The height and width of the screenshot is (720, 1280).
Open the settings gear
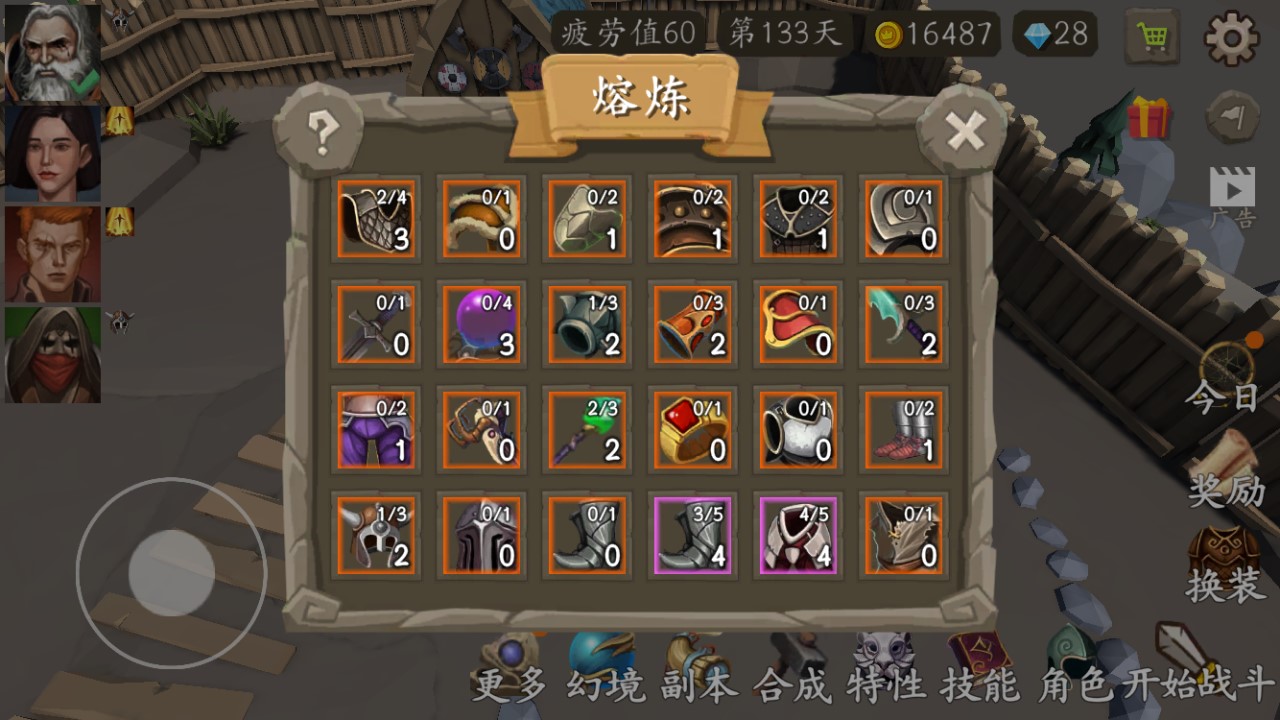(1233, 36)
